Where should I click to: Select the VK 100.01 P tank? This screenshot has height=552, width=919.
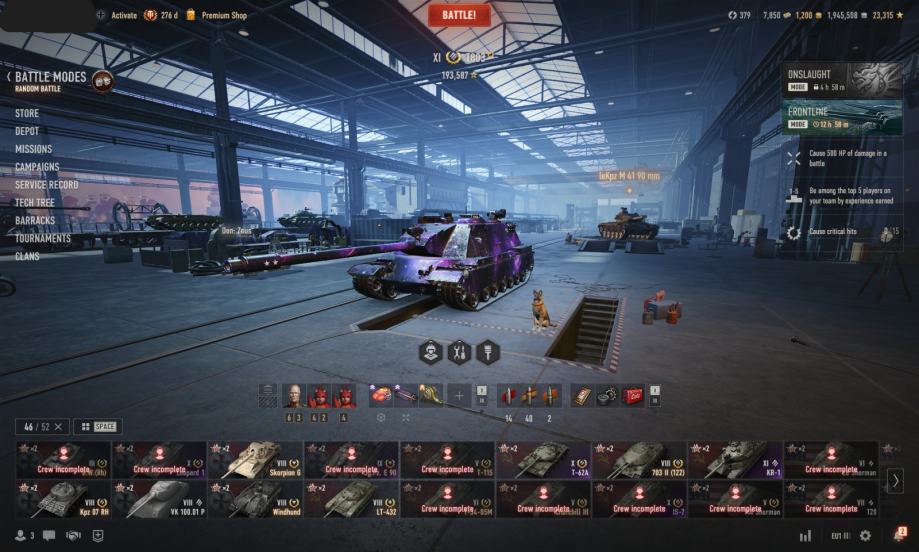click(x=159, y=499)
